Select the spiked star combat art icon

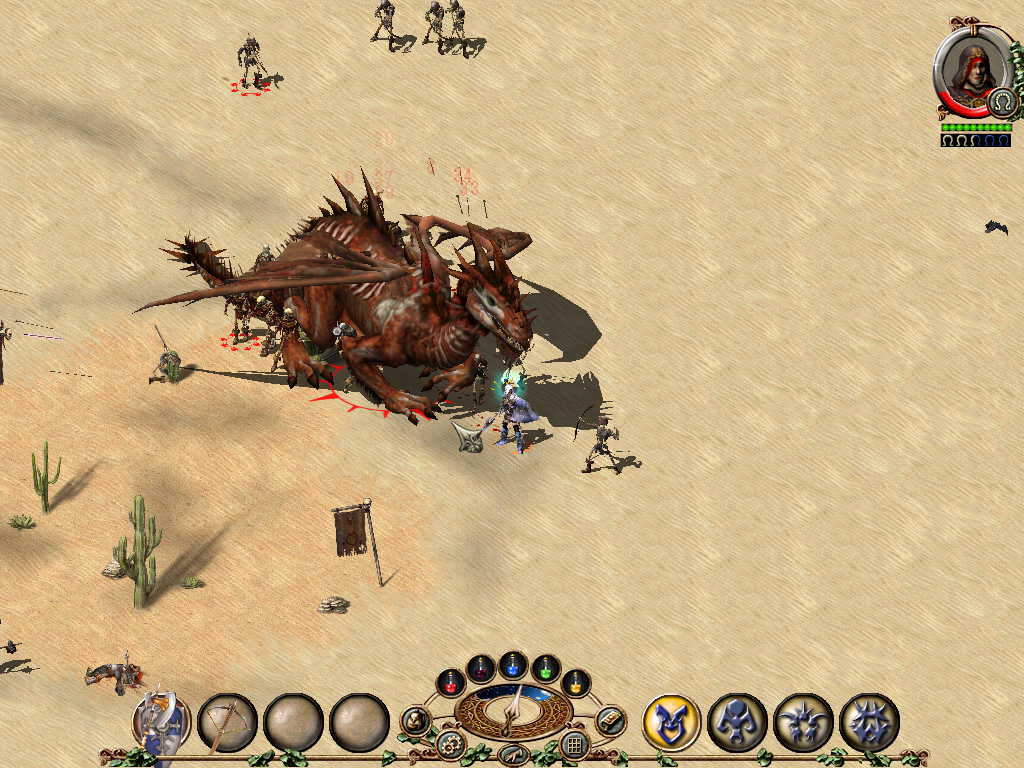869,722
